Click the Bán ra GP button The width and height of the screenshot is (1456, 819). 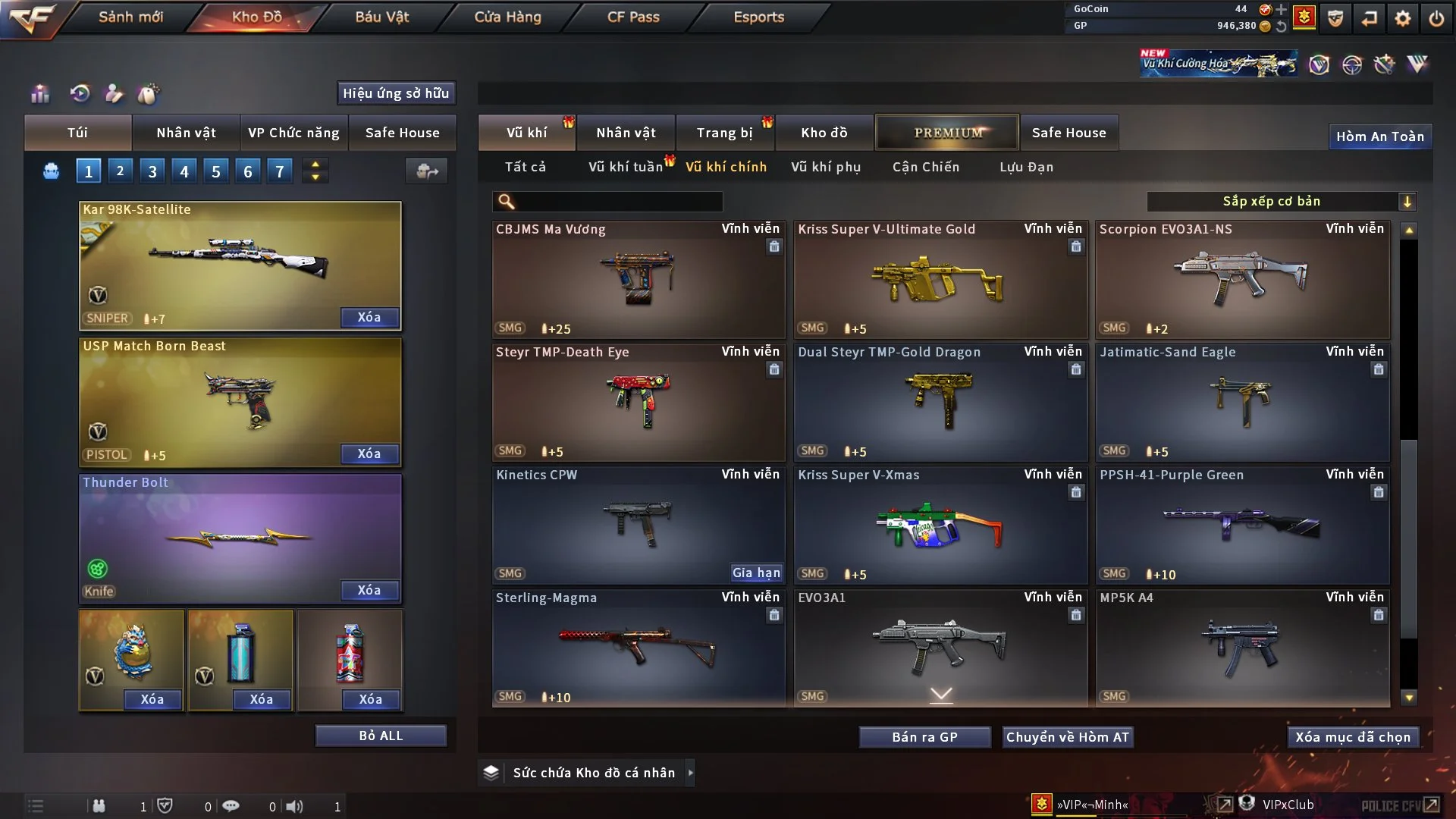pyautogui.click(x=924, y=737)
